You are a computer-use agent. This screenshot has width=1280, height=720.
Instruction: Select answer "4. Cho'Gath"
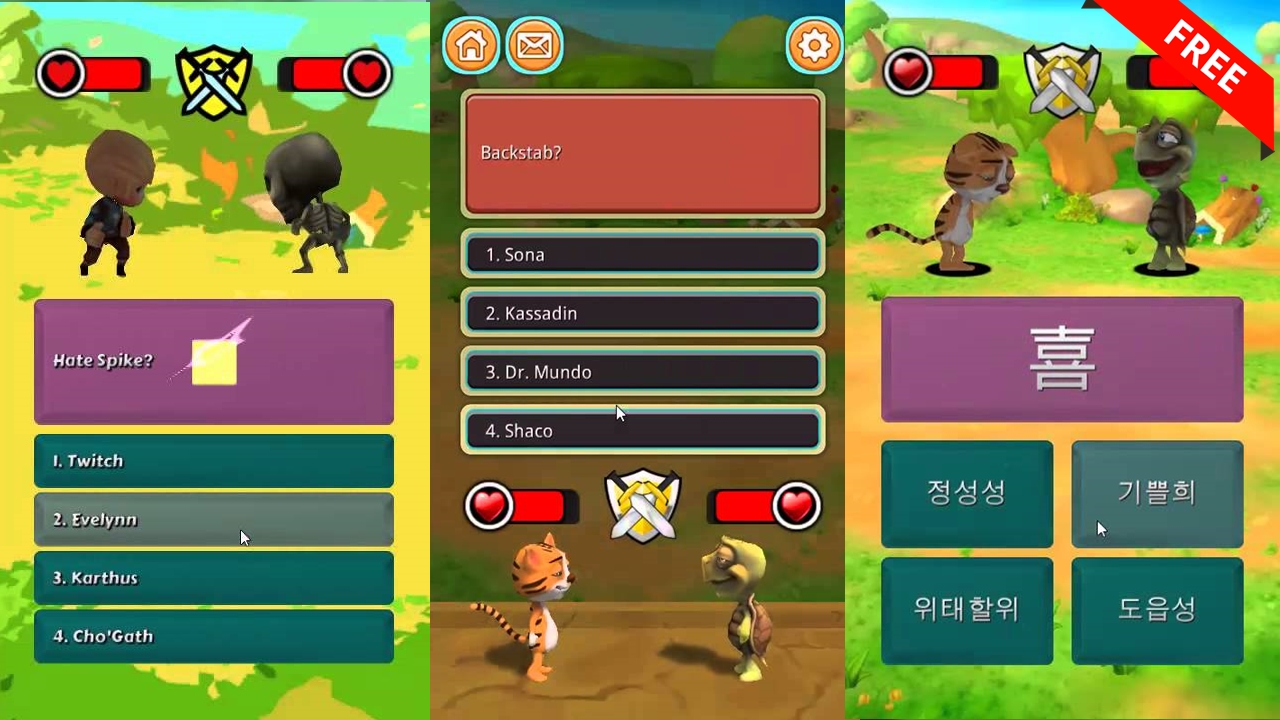click(x=213, y=636)
